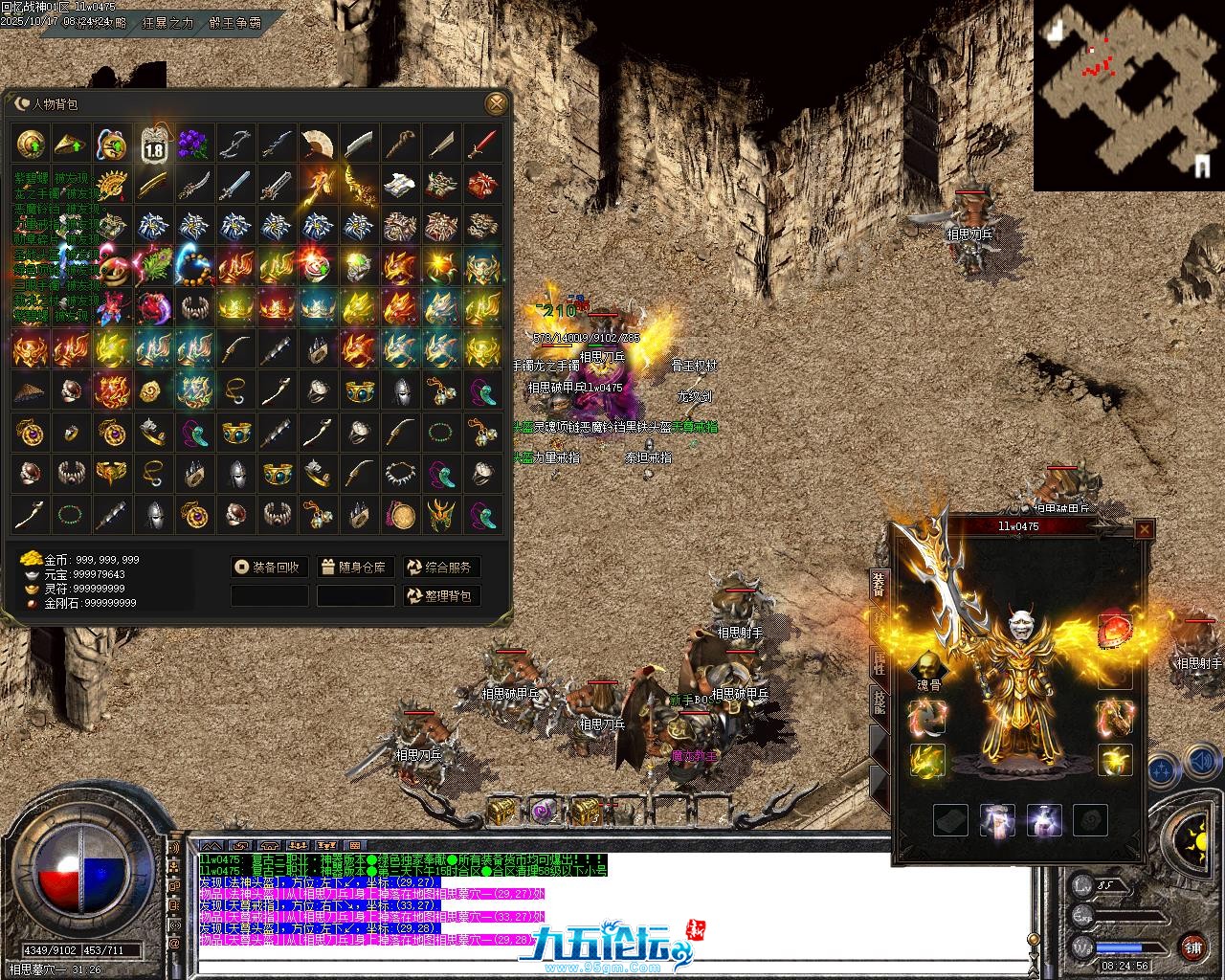Select the red helmet equipment slot
Image resolution: width=1225 pixels, height=980 pixels.
[x=1115, y=631]
